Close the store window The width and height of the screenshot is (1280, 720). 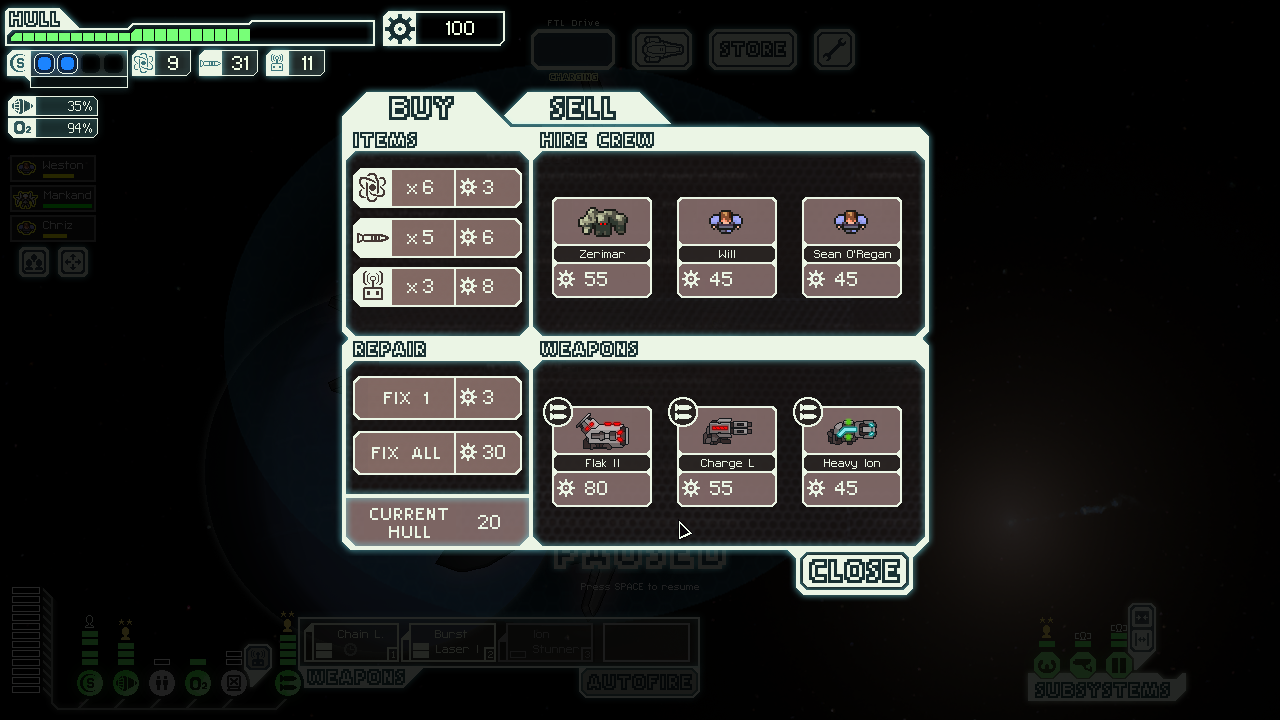pyautogui.click(x=854, y=572)
